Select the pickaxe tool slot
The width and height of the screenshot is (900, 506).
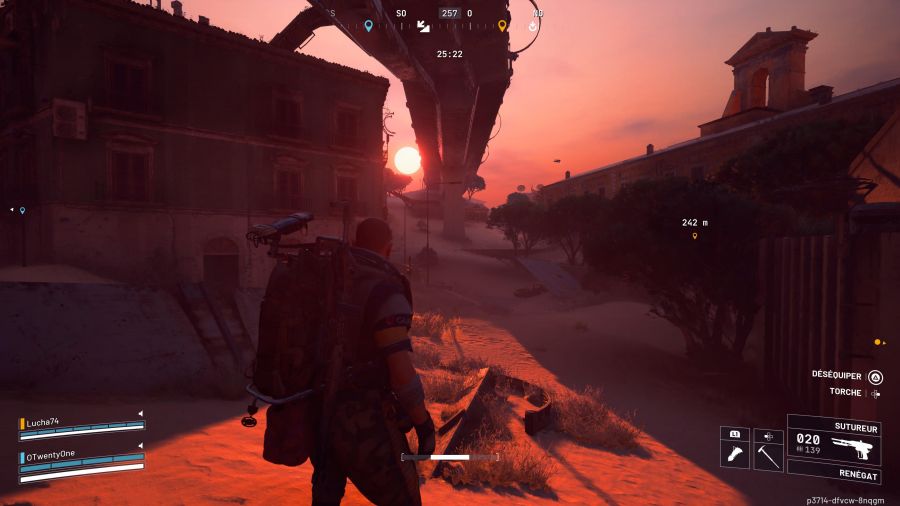coord(768,453)
